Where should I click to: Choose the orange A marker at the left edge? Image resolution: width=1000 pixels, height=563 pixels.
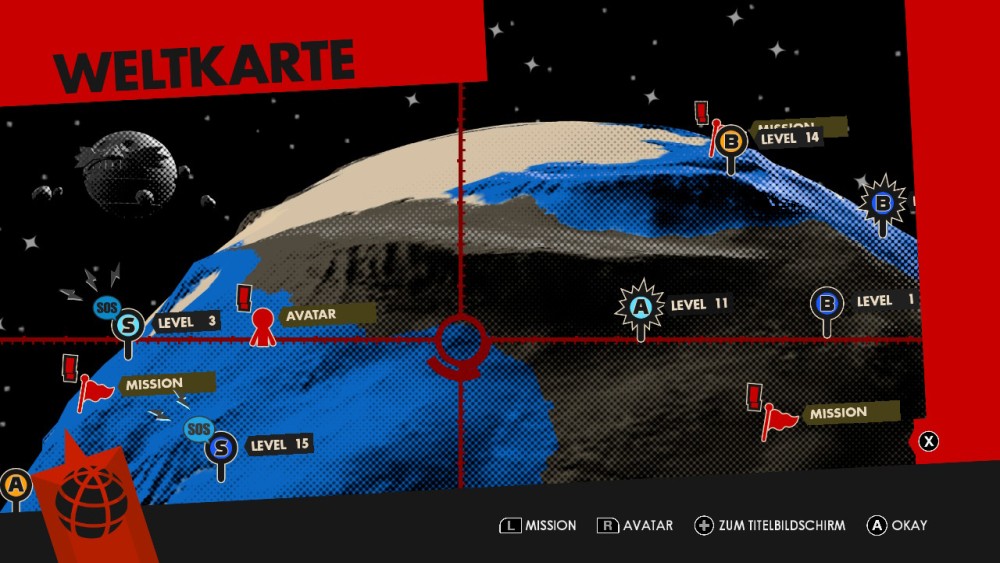[16, 485]
